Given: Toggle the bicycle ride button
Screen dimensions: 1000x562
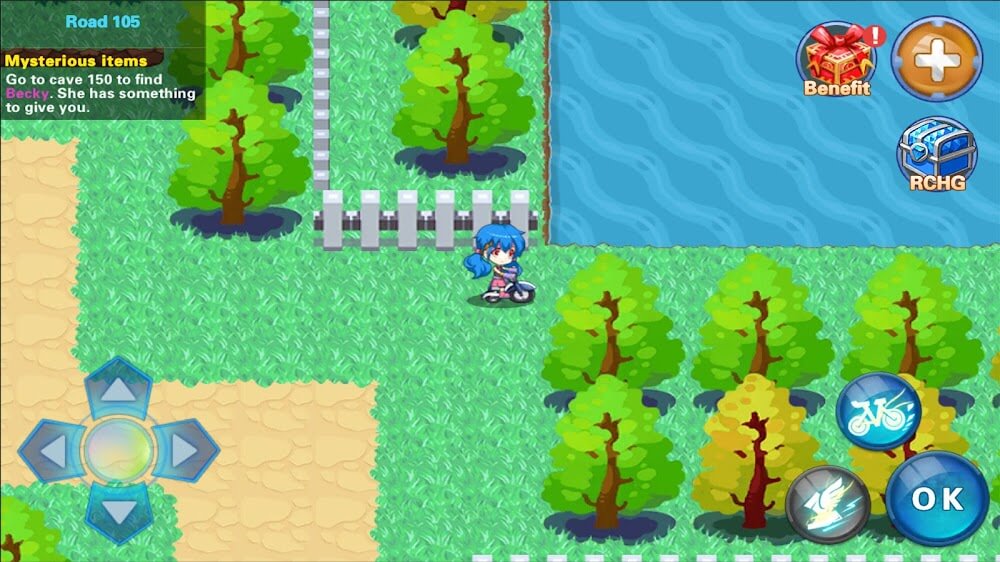Looking at the screenshot, I should pos(878,411).
